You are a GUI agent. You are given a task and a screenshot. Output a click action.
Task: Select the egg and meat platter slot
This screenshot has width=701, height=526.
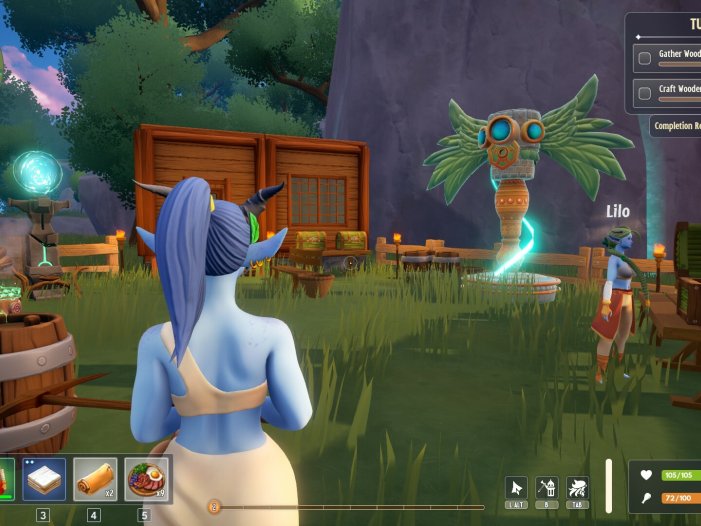click(145, 480)
